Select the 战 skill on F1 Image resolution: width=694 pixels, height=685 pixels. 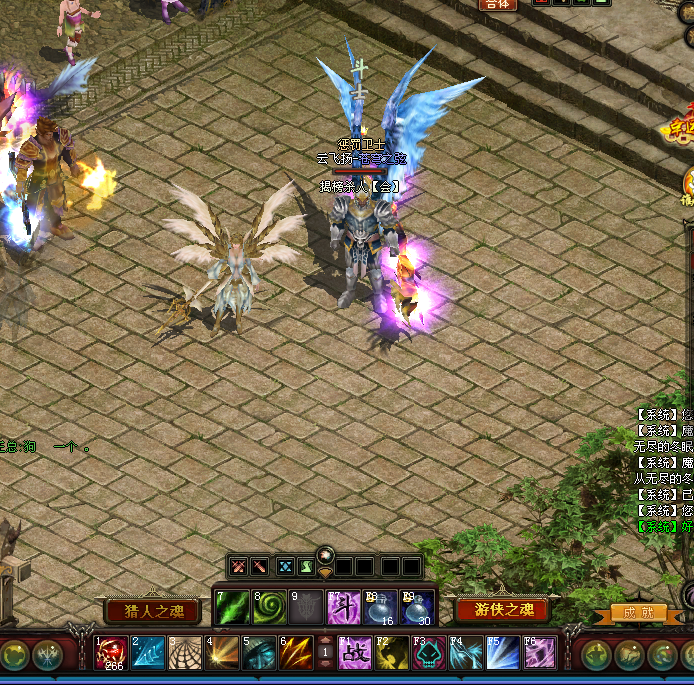355,653
